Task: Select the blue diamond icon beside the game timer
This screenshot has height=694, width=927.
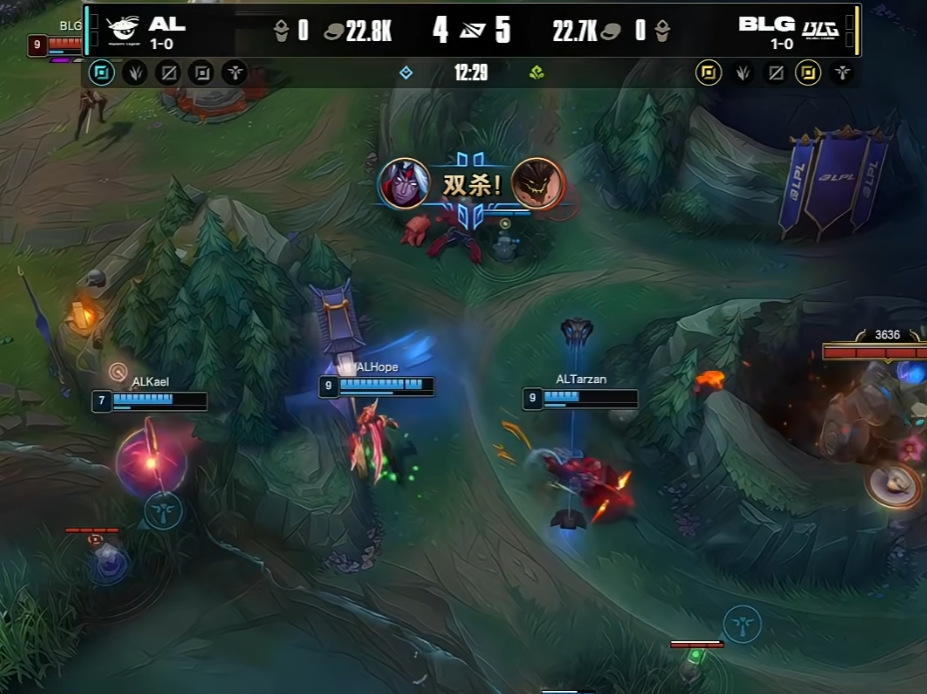Action: coord(406,72)
